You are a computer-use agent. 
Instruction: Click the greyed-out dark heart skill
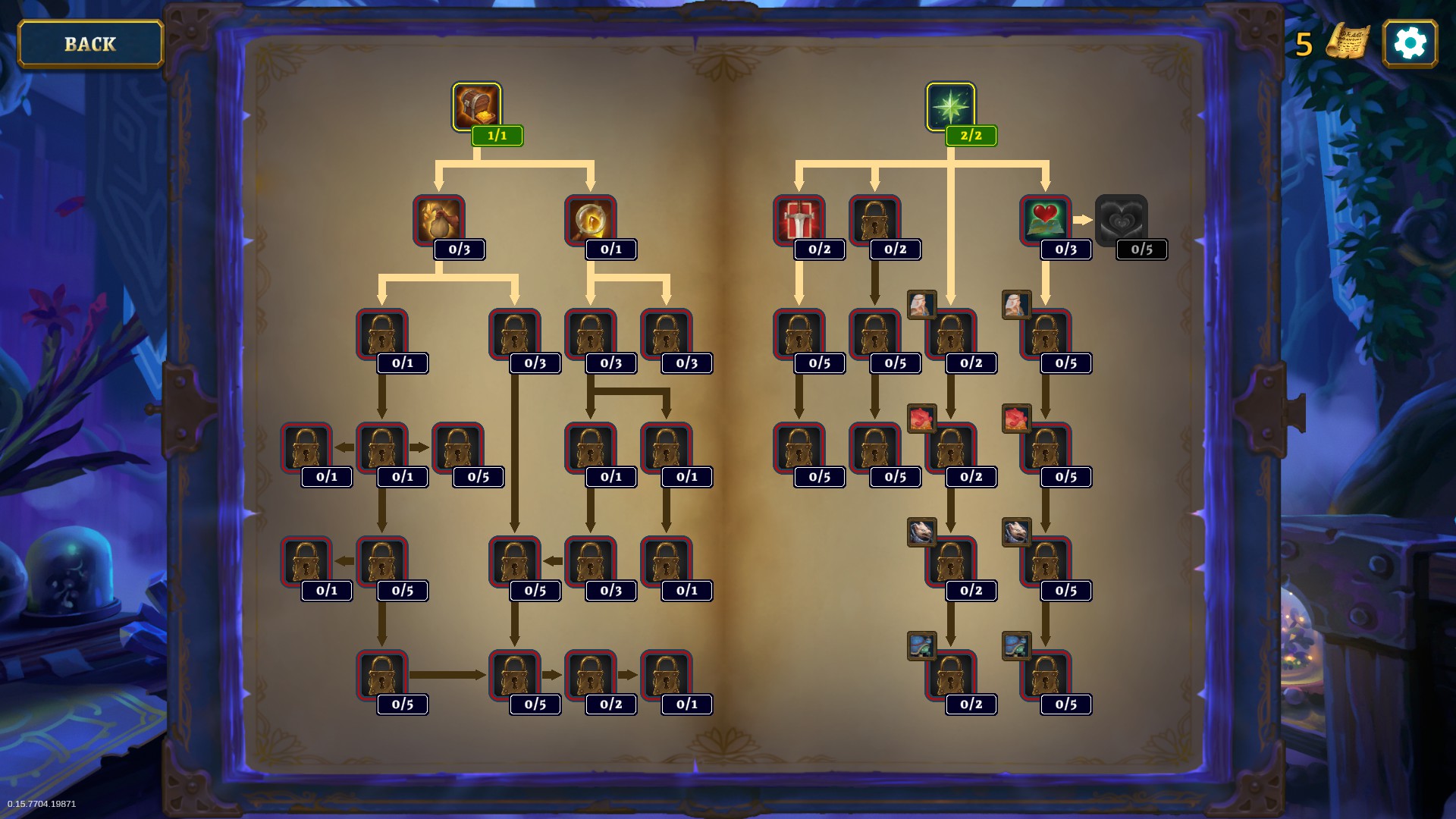click(x=1121, y=220)
